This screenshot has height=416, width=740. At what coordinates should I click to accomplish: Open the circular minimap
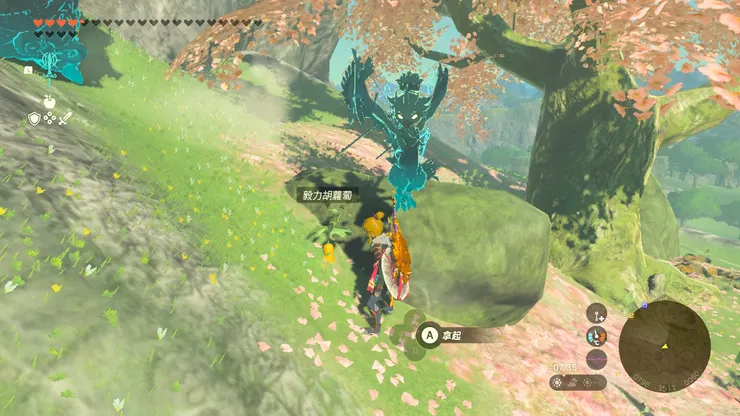[664, 346]
